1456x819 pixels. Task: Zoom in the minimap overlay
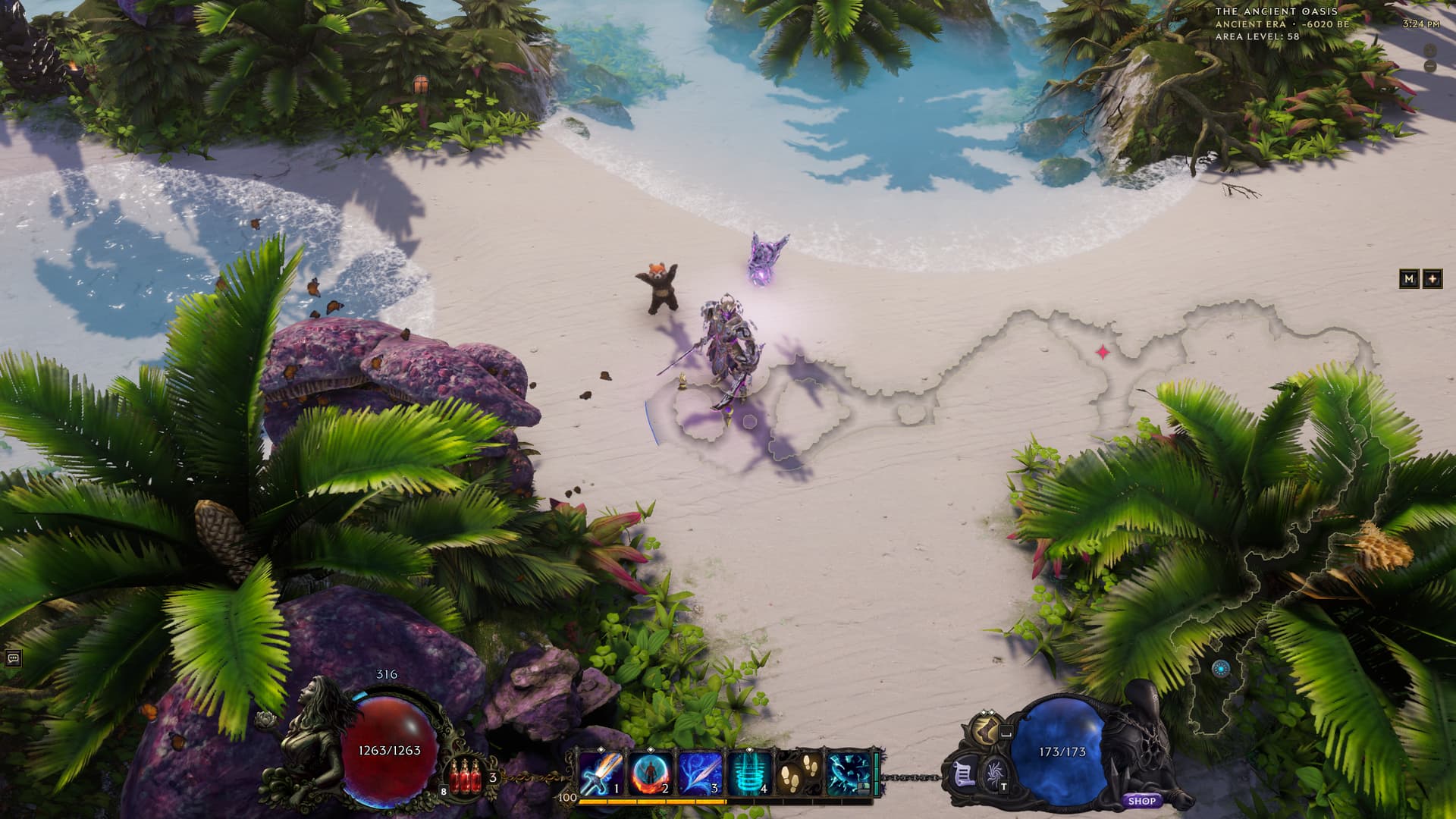point(1430,50)
